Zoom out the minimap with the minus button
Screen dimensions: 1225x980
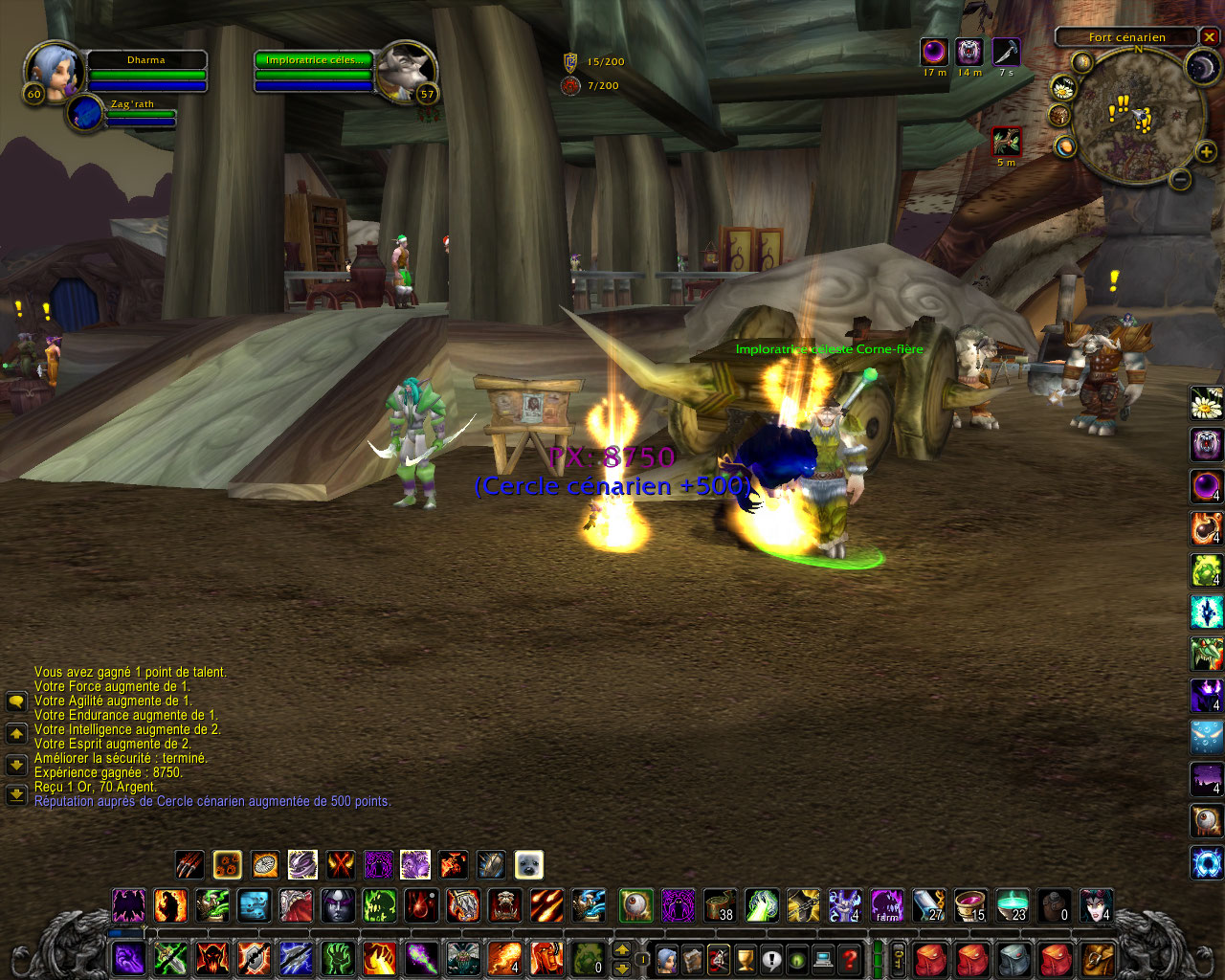coord(1181,179)
